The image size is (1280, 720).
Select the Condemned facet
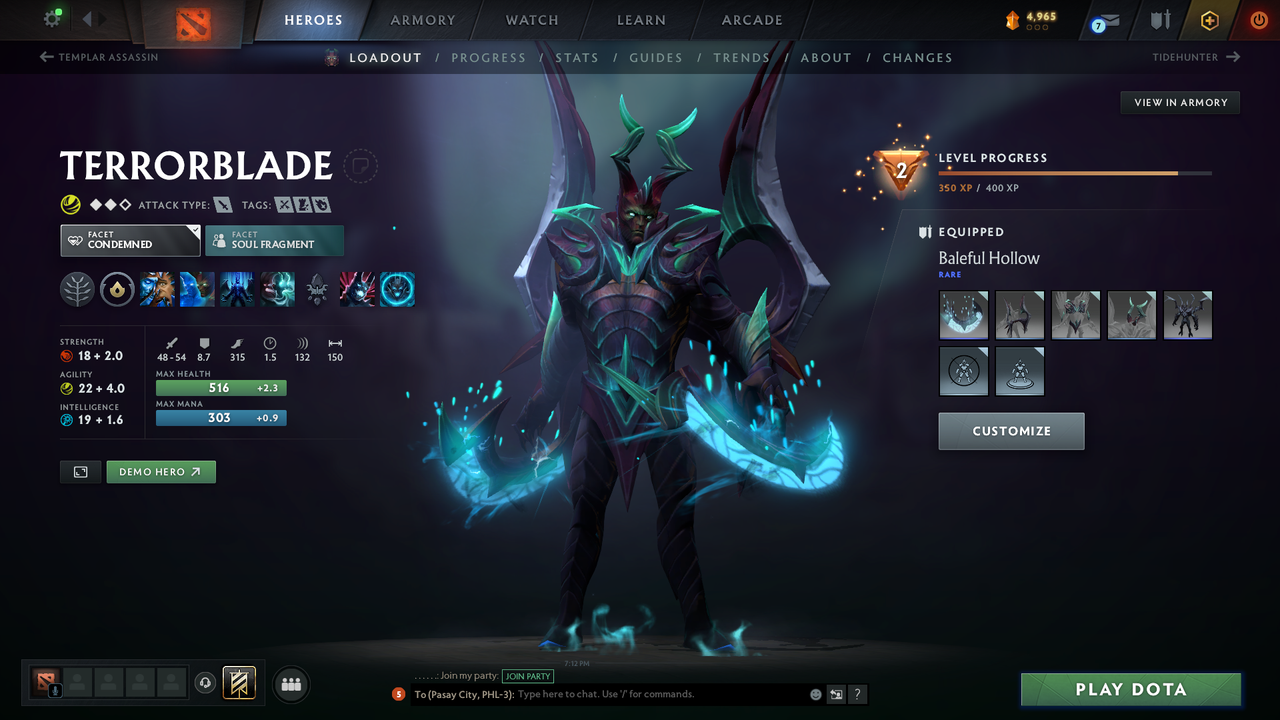coord(129,240)
